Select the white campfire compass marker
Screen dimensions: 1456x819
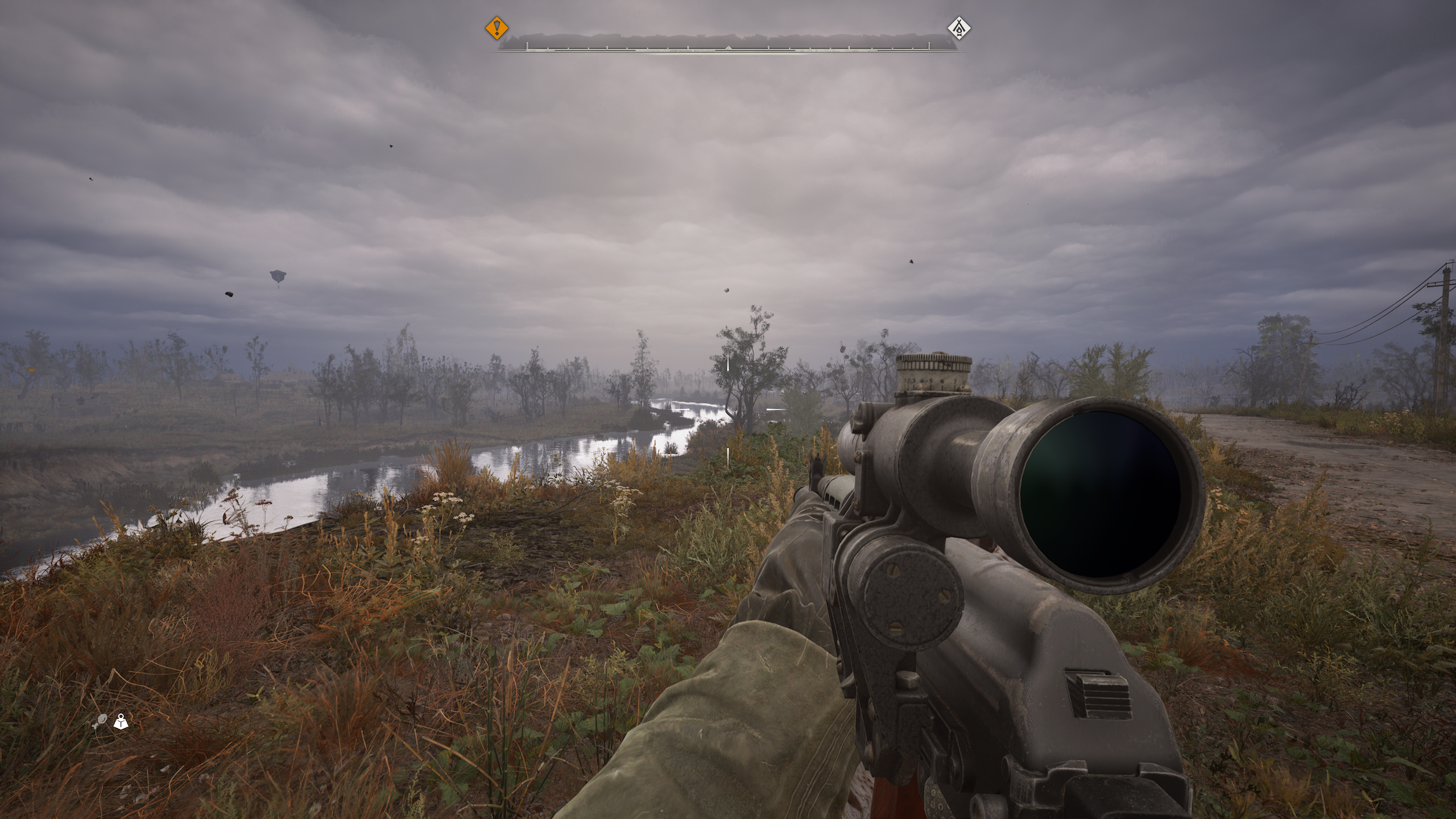(959, 28)
